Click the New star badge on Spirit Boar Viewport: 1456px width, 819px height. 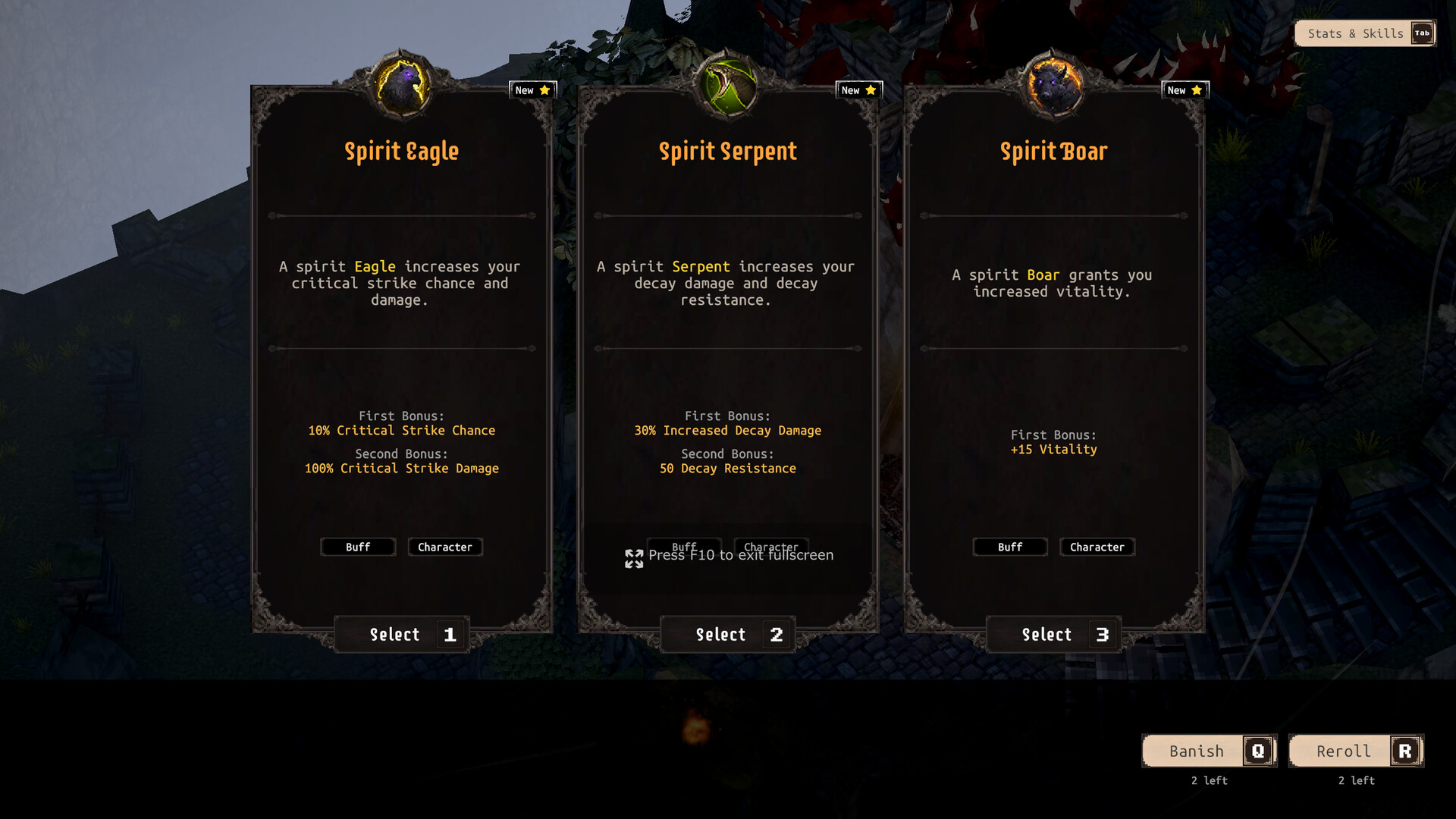coord(1185,89)
